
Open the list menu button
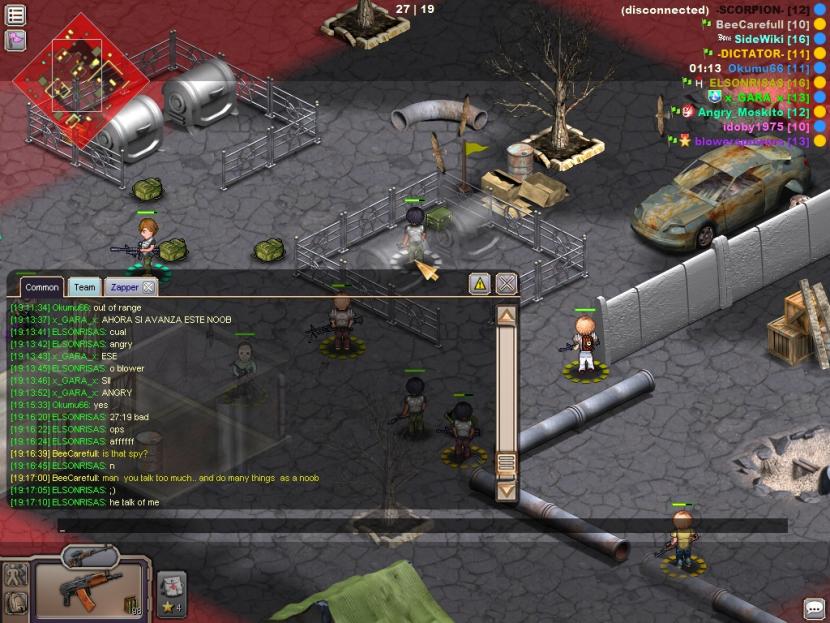point(15,14)
